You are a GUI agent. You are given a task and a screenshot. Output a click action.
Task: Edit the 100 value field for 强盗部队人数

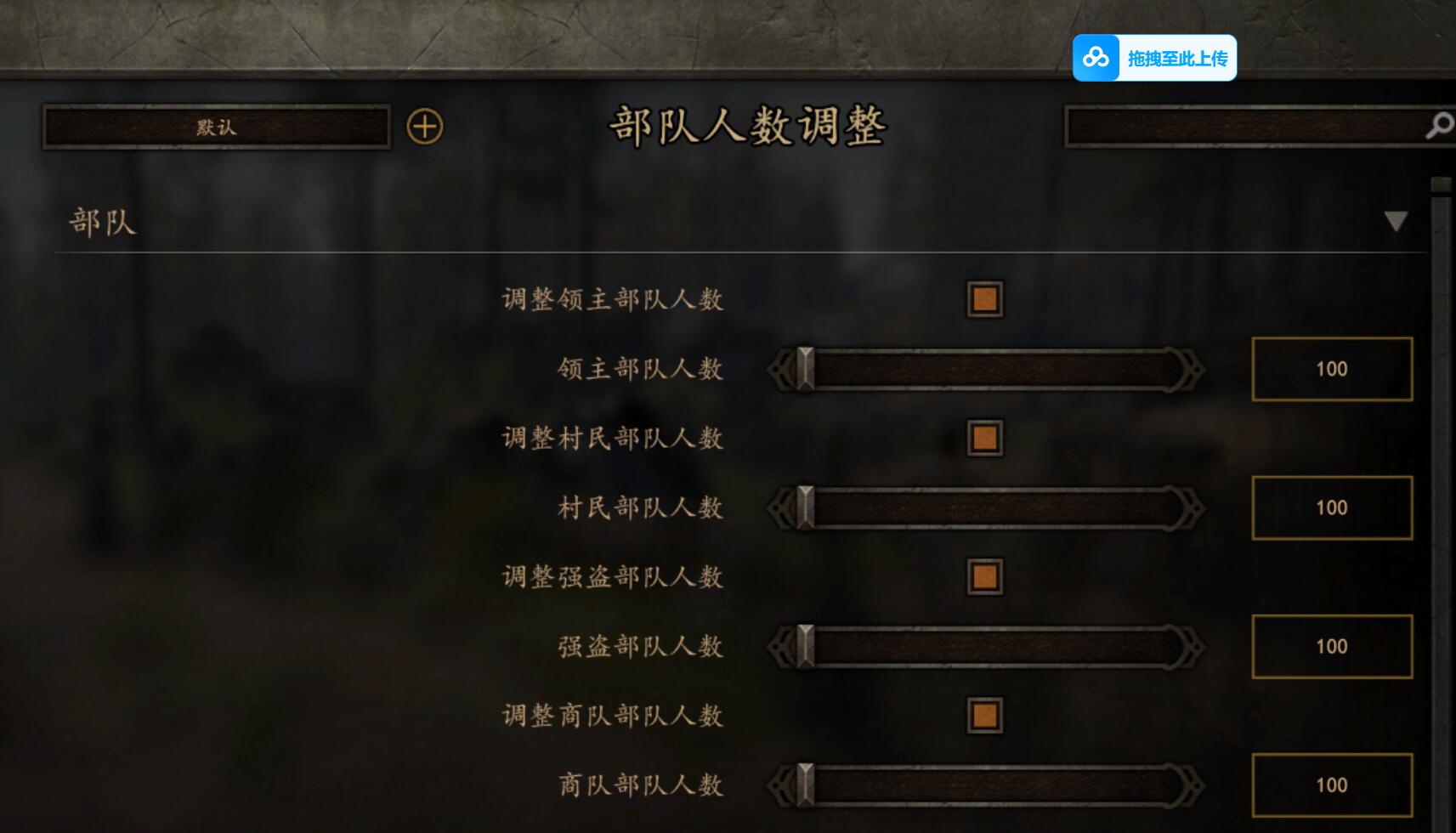point(1331,646)
